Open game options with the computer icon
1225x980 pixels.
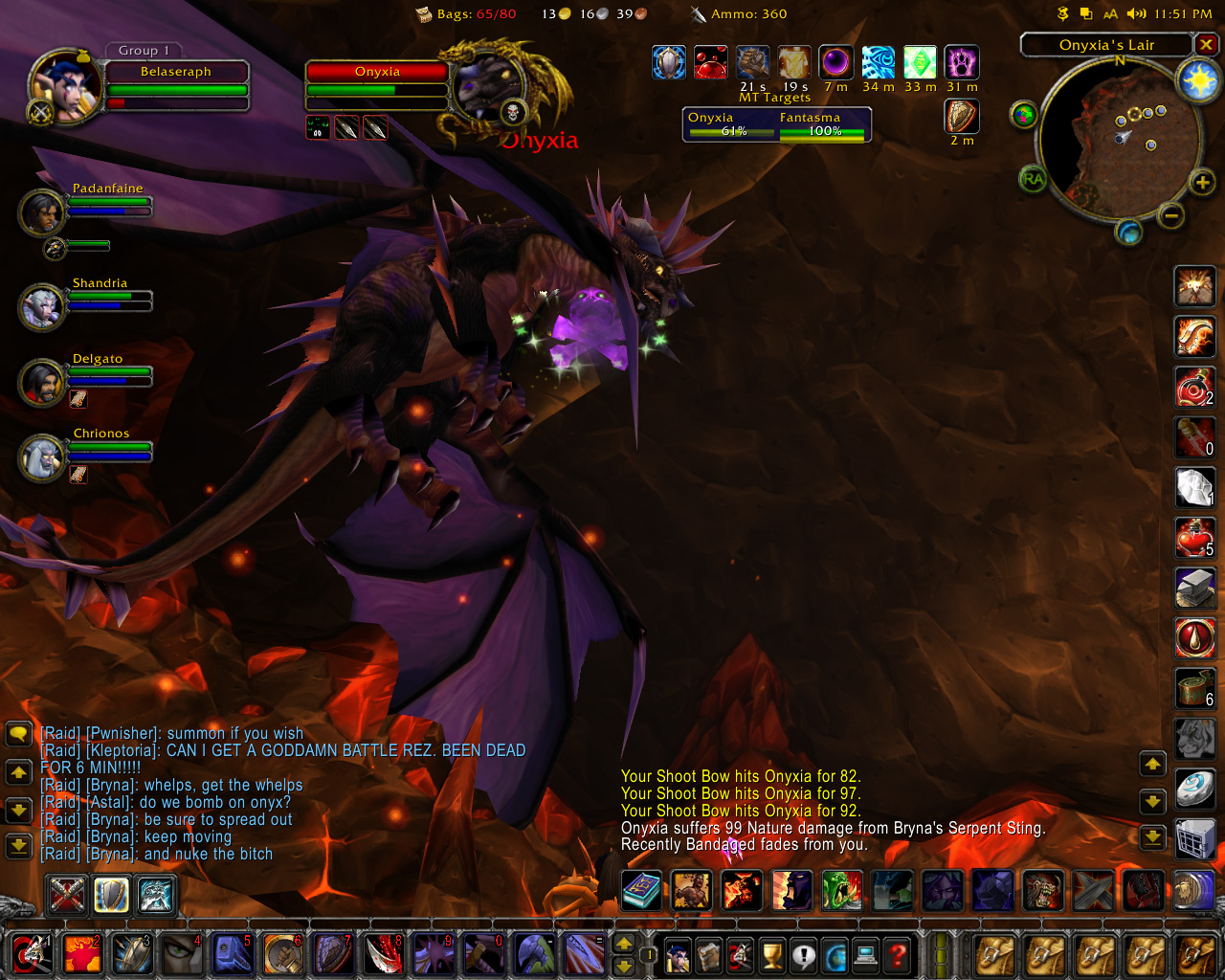(865, 957)
